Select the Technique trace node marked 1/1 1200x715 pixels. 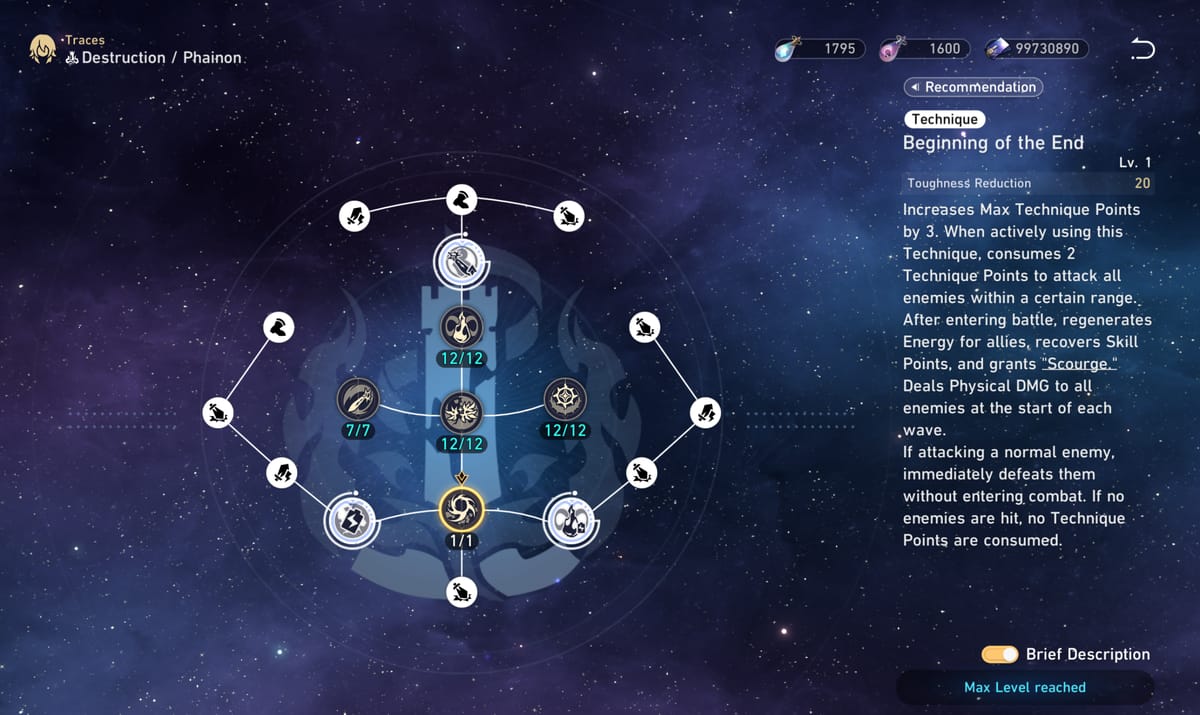(x=461, y=510)
